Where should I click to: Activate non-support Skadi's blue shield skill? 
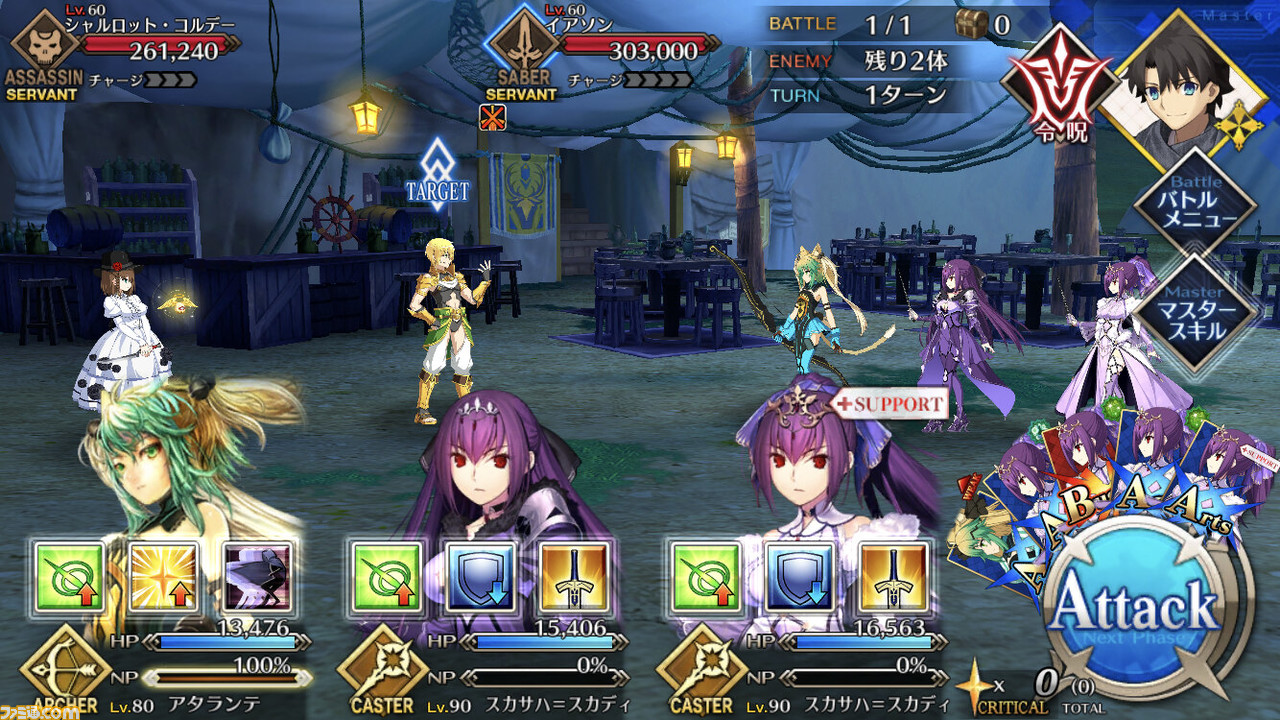(480, 577)
